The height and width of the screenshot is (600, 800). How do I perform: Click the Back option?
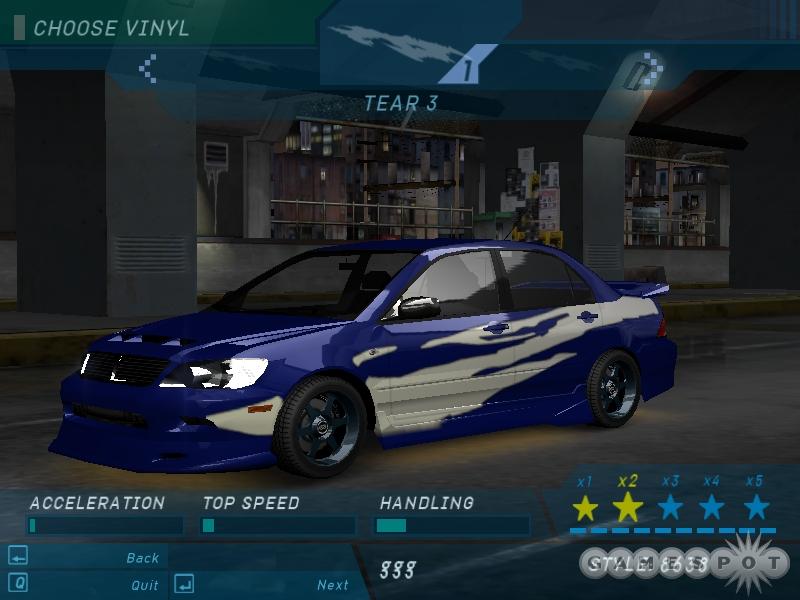(x=143, y=558)
